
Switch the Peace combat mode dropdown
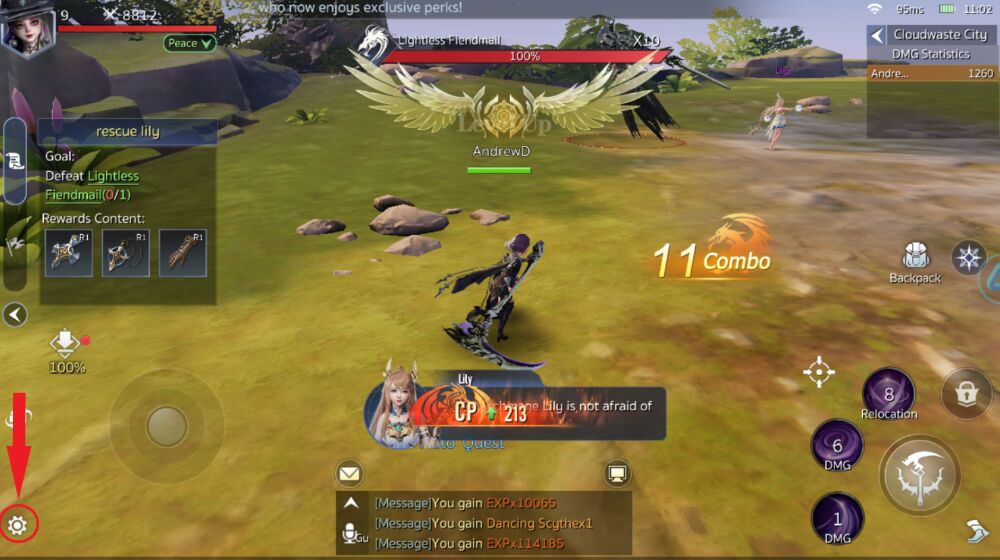point(190,43)
